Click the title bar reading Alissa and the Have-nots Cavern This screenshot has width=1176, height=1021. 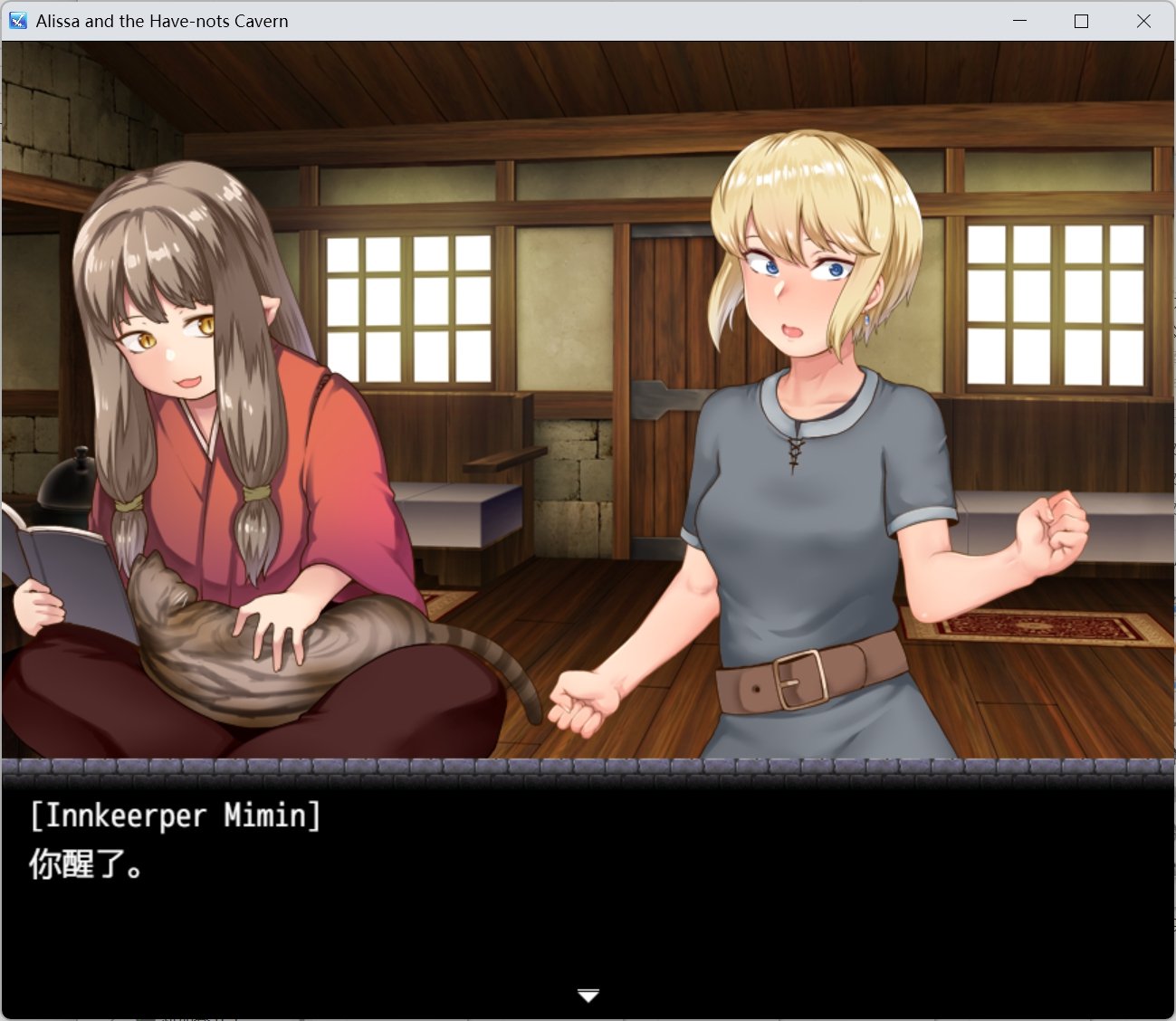161,20
